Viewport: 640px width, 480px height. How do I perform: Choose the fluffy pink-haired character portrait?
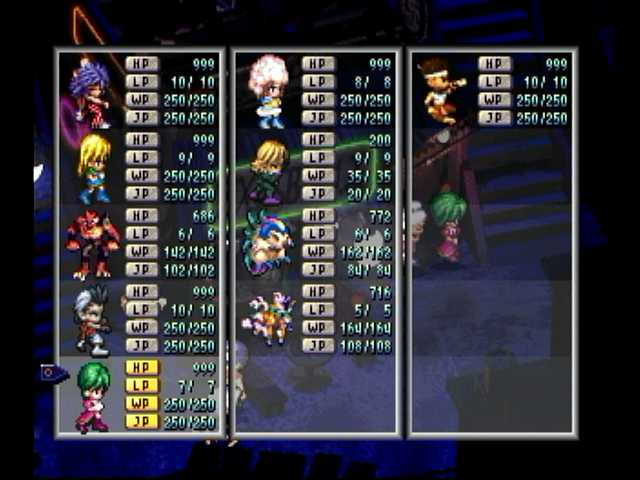point(268,90)
